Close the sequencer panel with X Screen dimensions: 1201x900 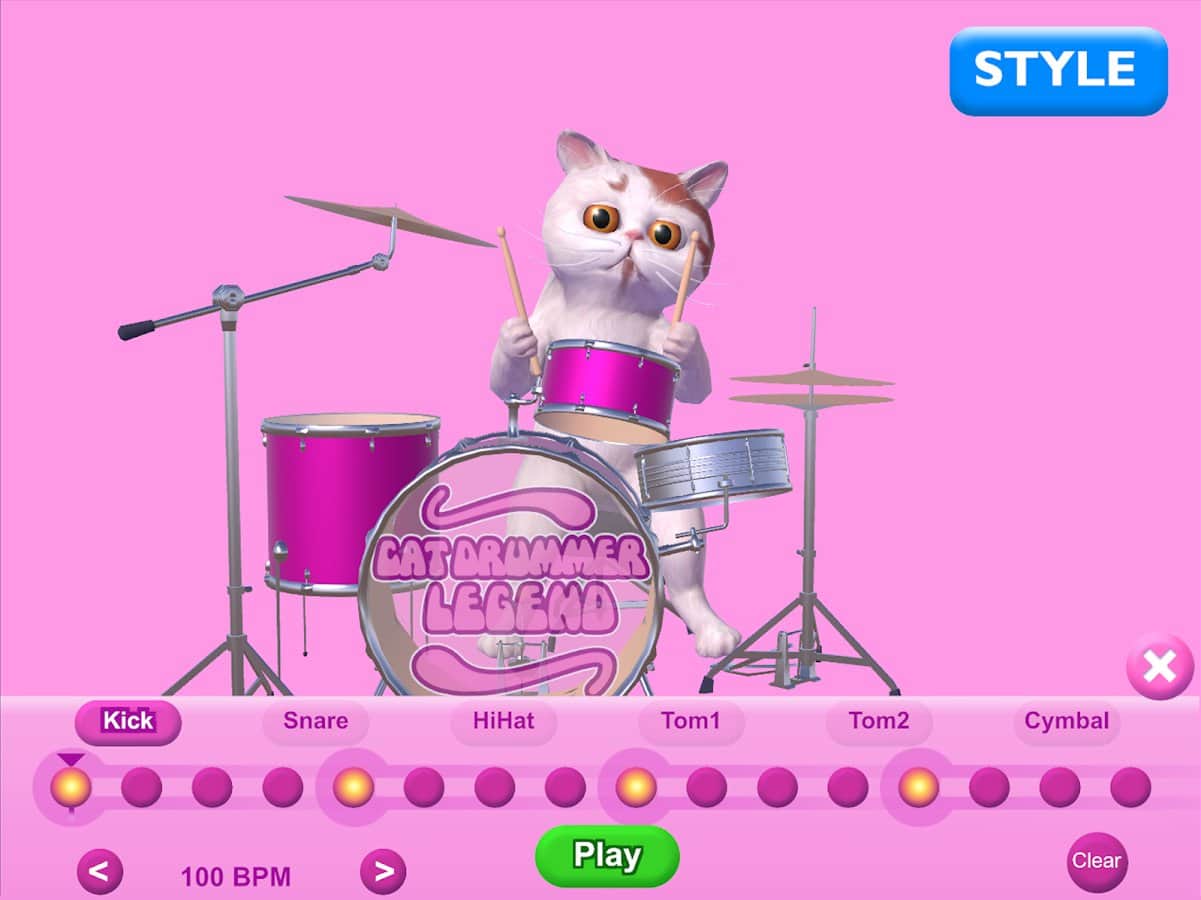pos(1159,666)
